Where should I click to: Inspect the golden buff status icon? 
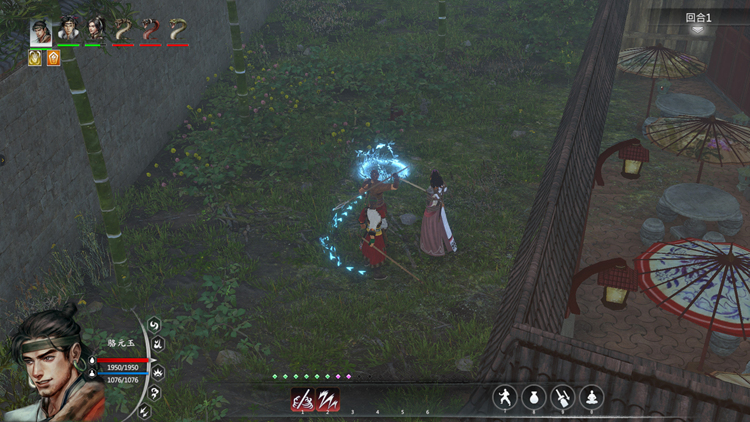(x=35, y=58)
